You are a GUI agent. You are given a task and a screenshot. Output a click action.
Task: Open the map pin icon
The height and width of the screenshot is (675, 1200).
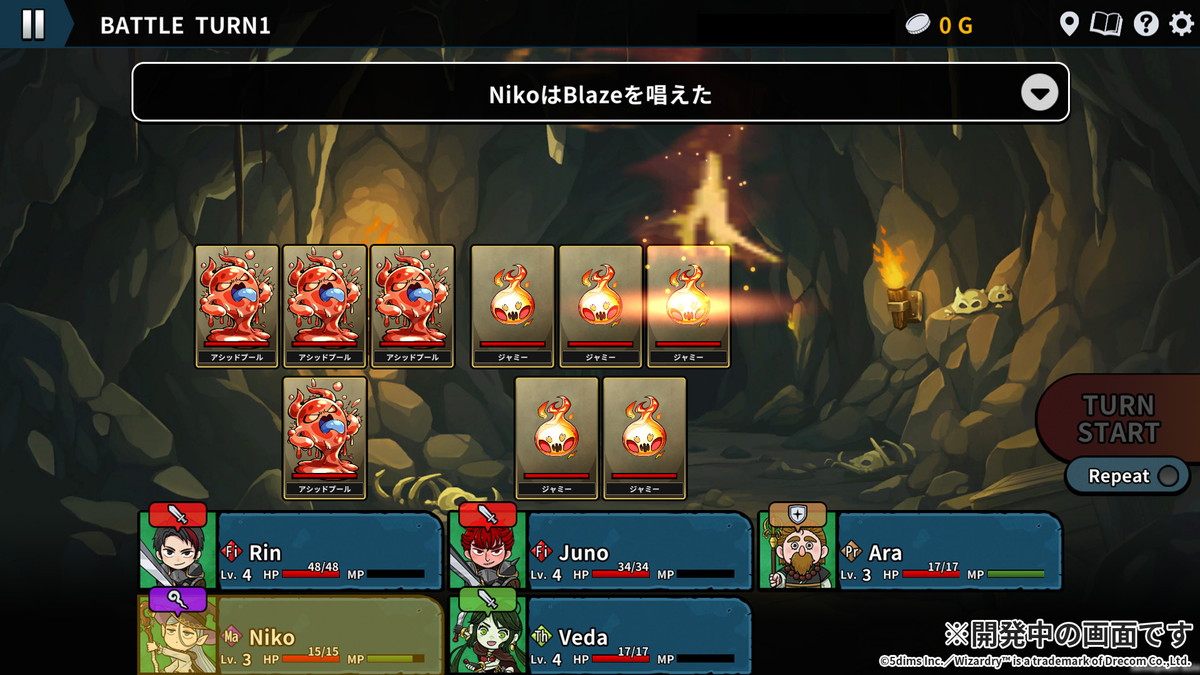pyautogui.click(x=1069, y=24)
